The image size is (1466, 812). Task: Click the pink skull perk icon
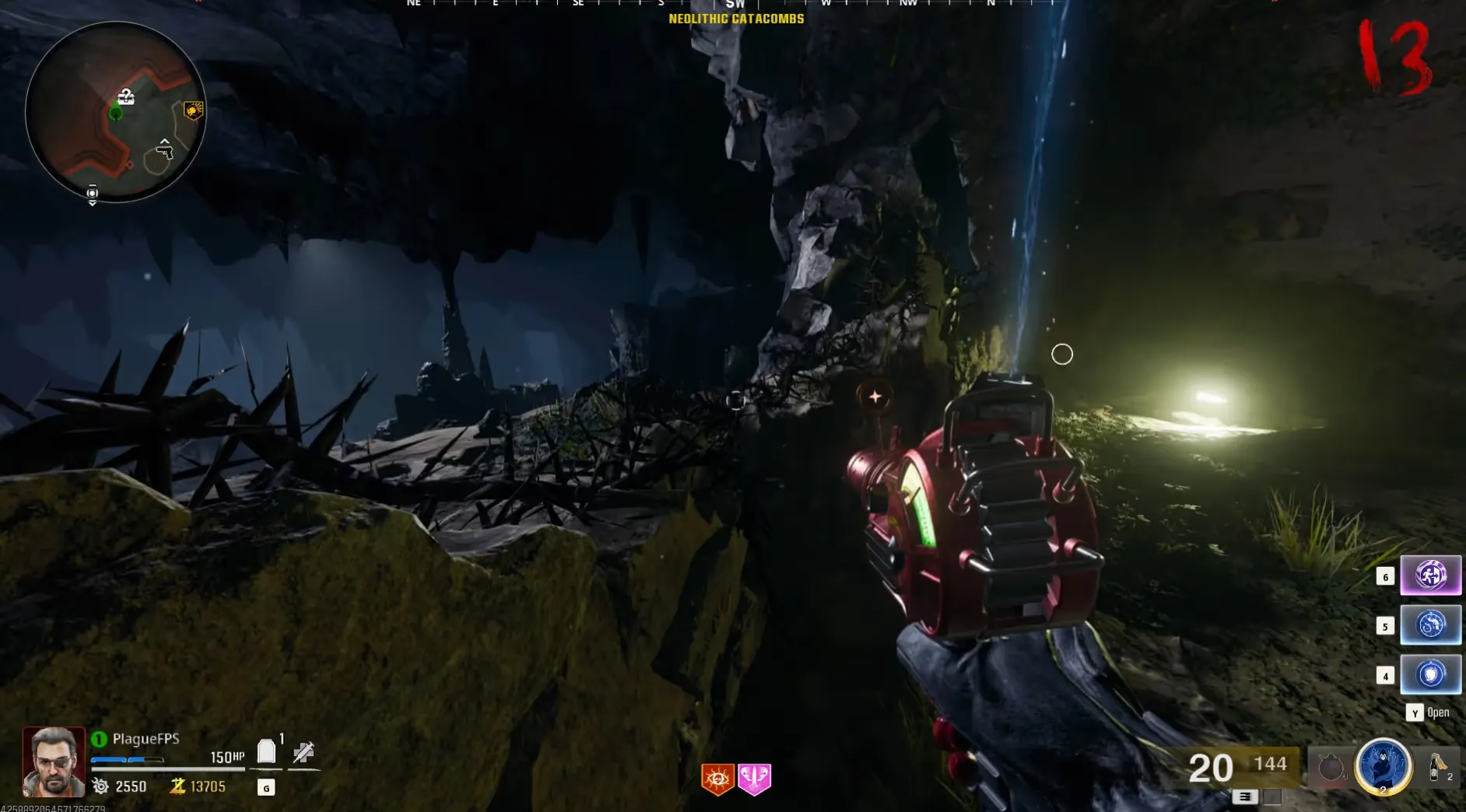[x=754, y=779]
